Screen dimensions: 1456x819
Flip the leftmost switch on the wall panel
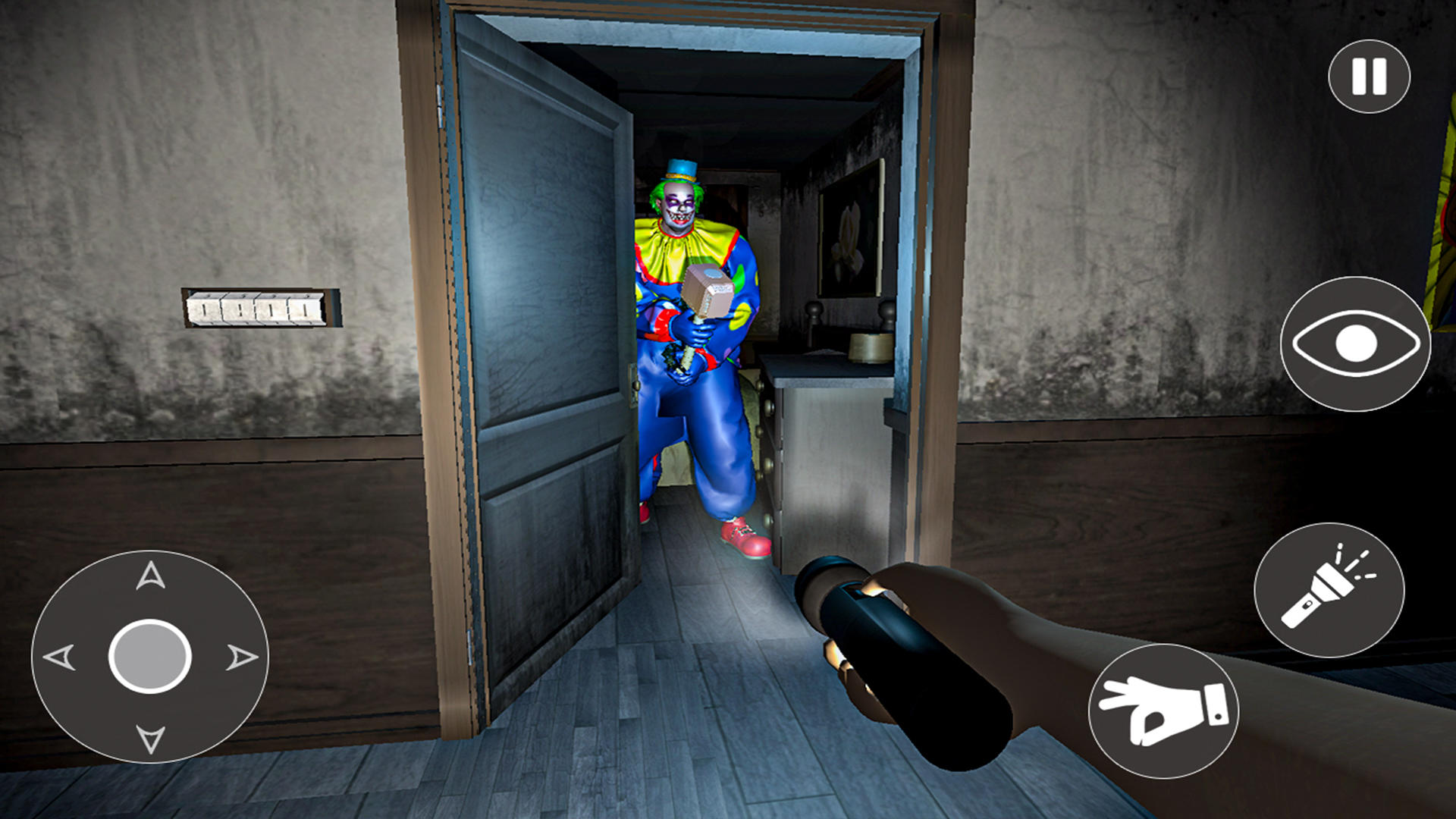click(206, 306)
